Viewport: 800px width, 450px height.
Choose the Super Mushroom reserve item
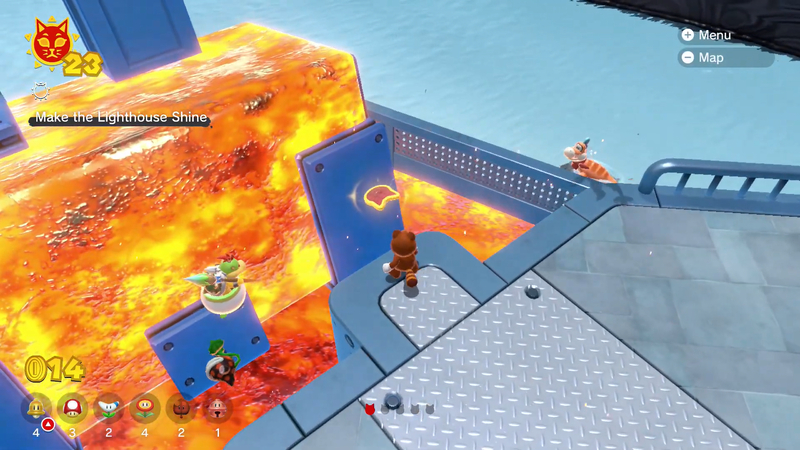click(72, 408)
